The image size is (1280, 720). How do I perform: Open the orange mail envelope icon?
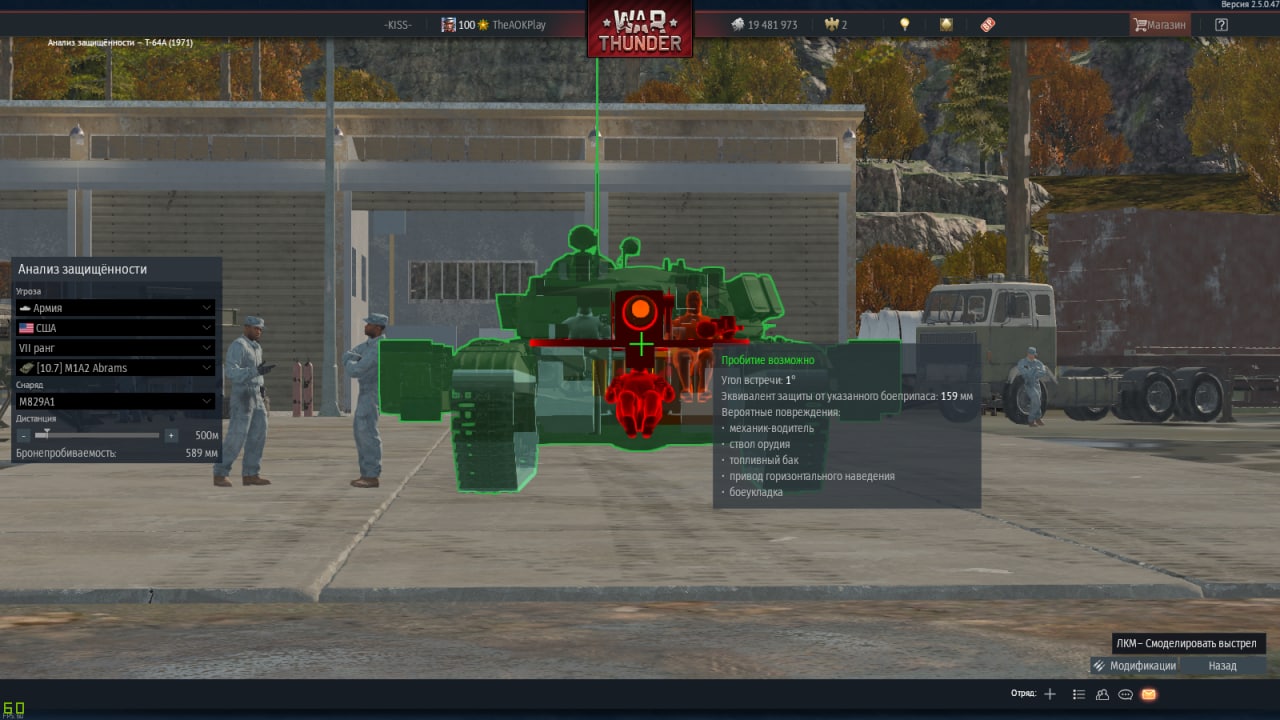pos(1149,694)
